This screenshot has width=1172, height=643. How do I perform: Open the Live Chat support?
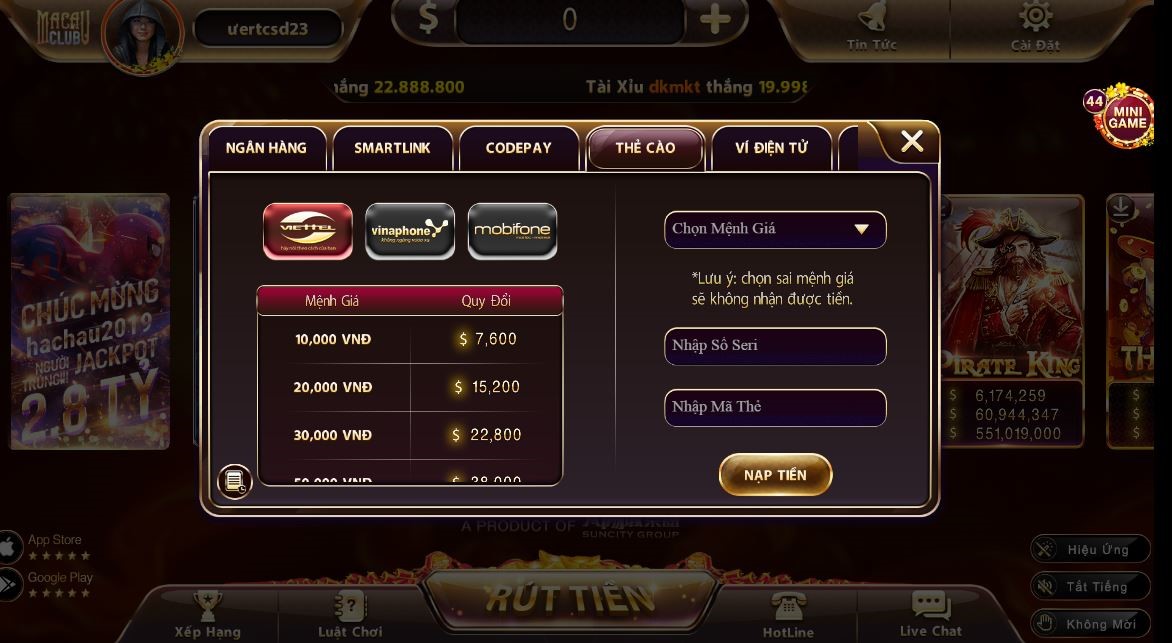point(930,613)
